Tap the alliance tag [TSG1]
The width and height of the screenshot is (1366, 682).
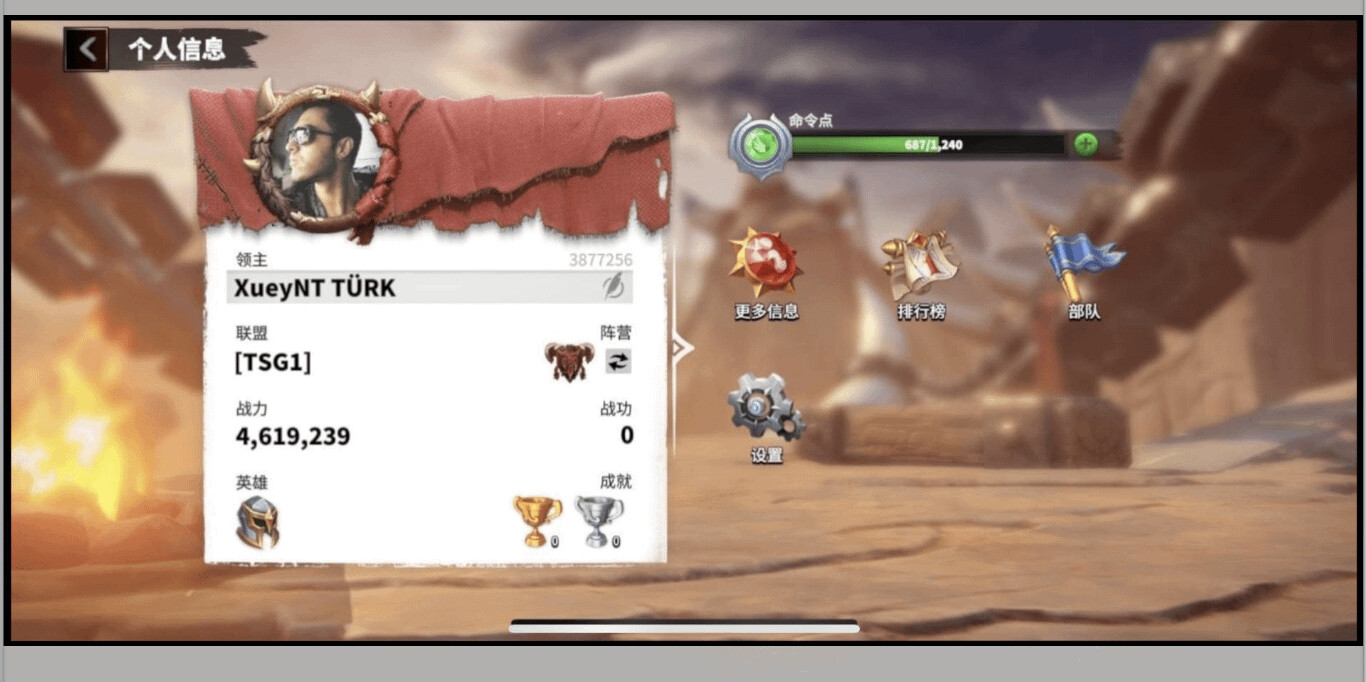(272, 362)
